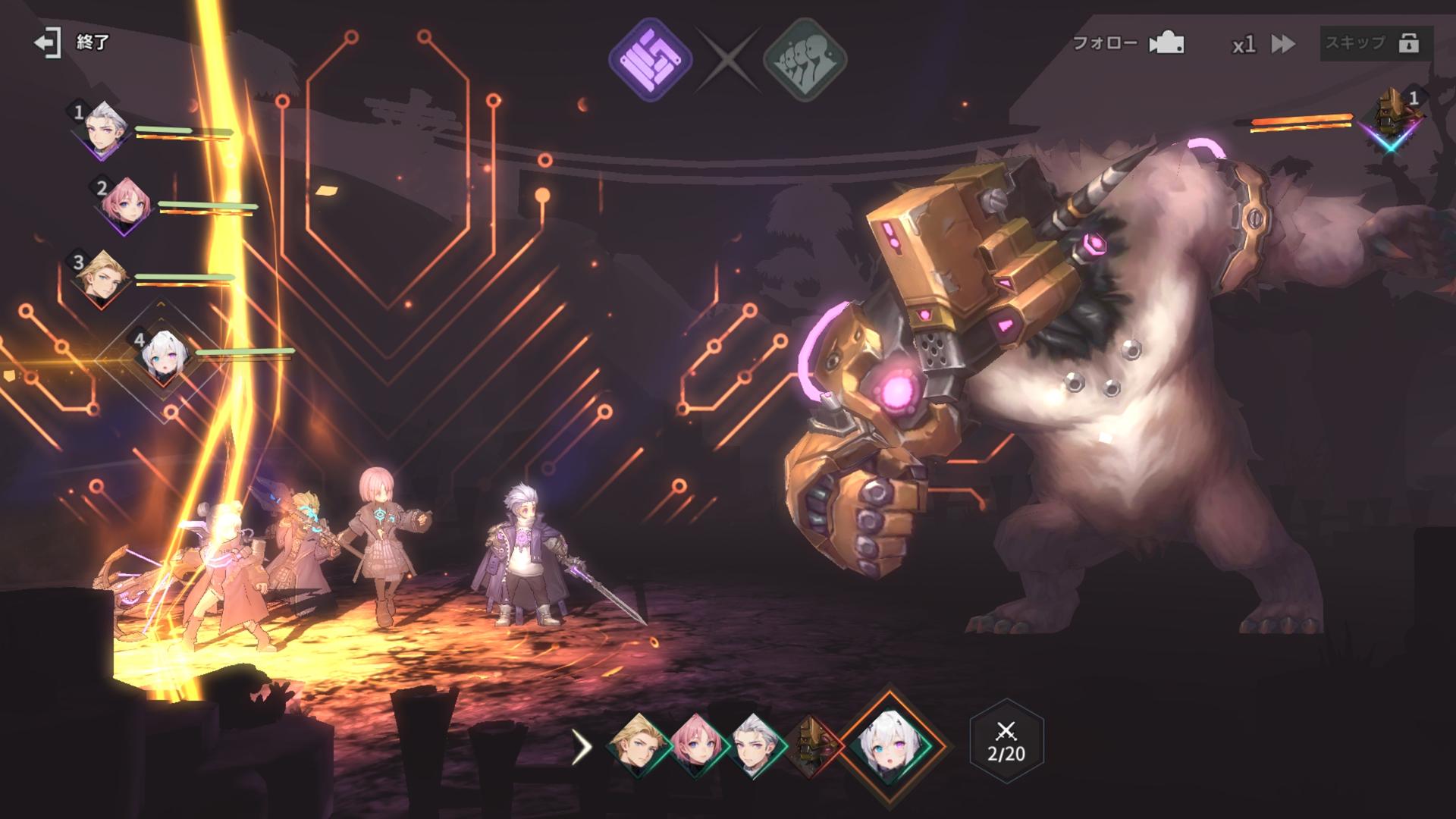1456x819 pixels.
Task: Select party member 4 white-haired girl portrait
Action: click(162, 355)
